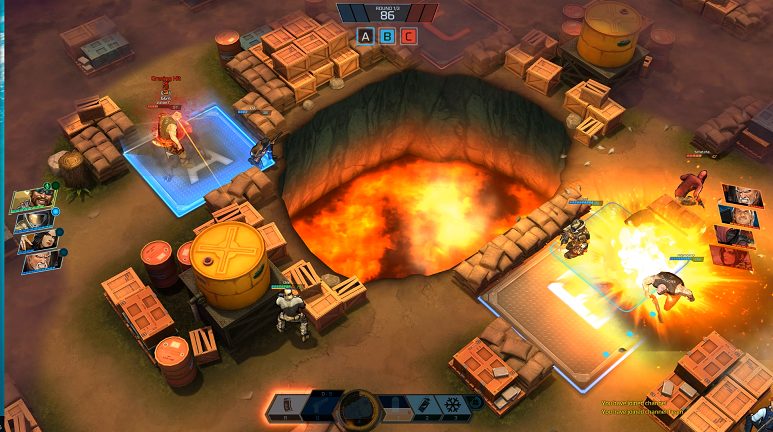
Task: Use the canister item ability slot
Action: pos(425,406)
